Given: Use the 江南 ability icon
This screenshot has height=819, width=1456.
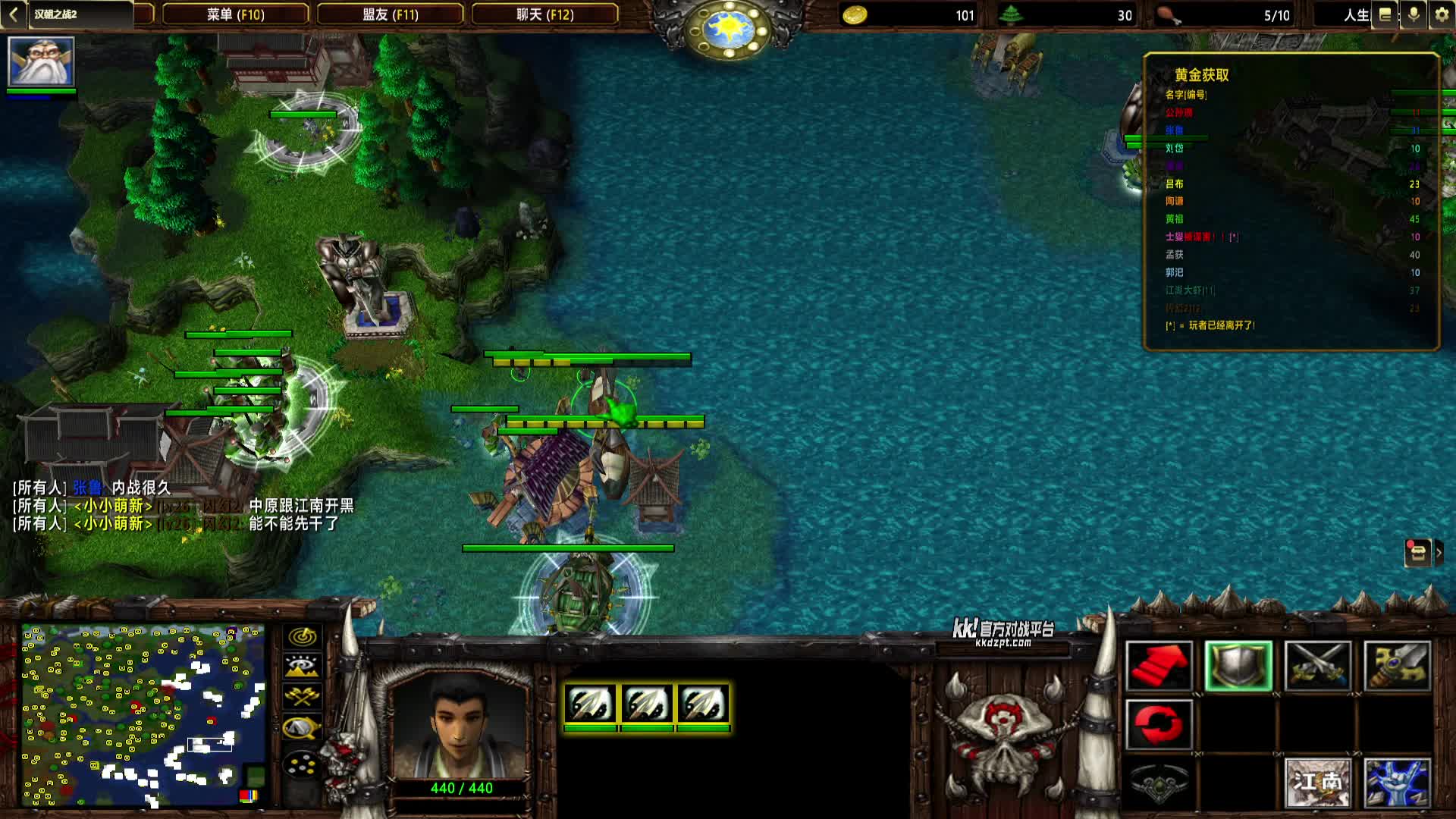Looking at the screenshot, I should coord(1318,783).
